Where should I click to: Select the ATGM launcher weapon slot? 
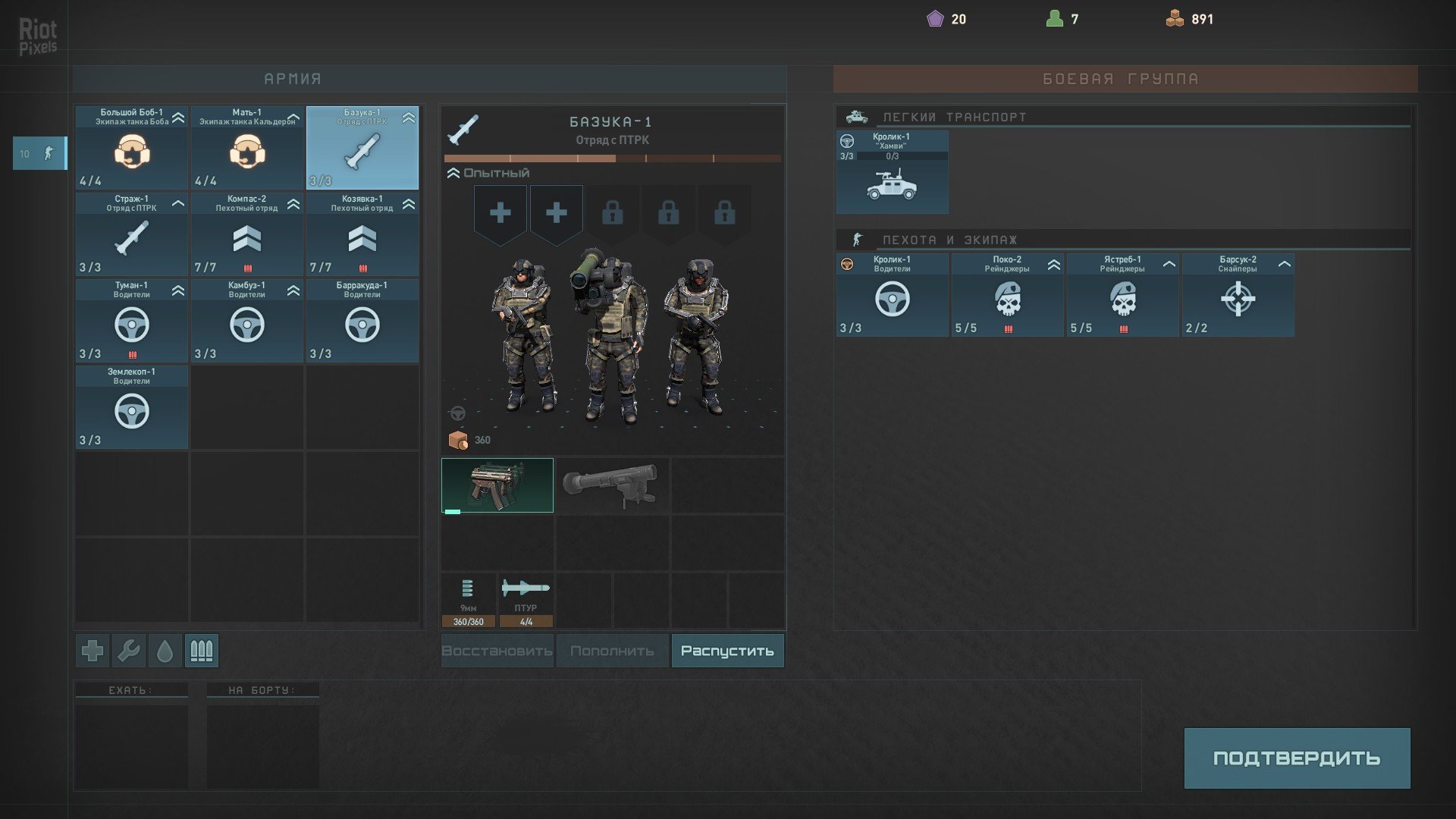(x=612, y=485)
